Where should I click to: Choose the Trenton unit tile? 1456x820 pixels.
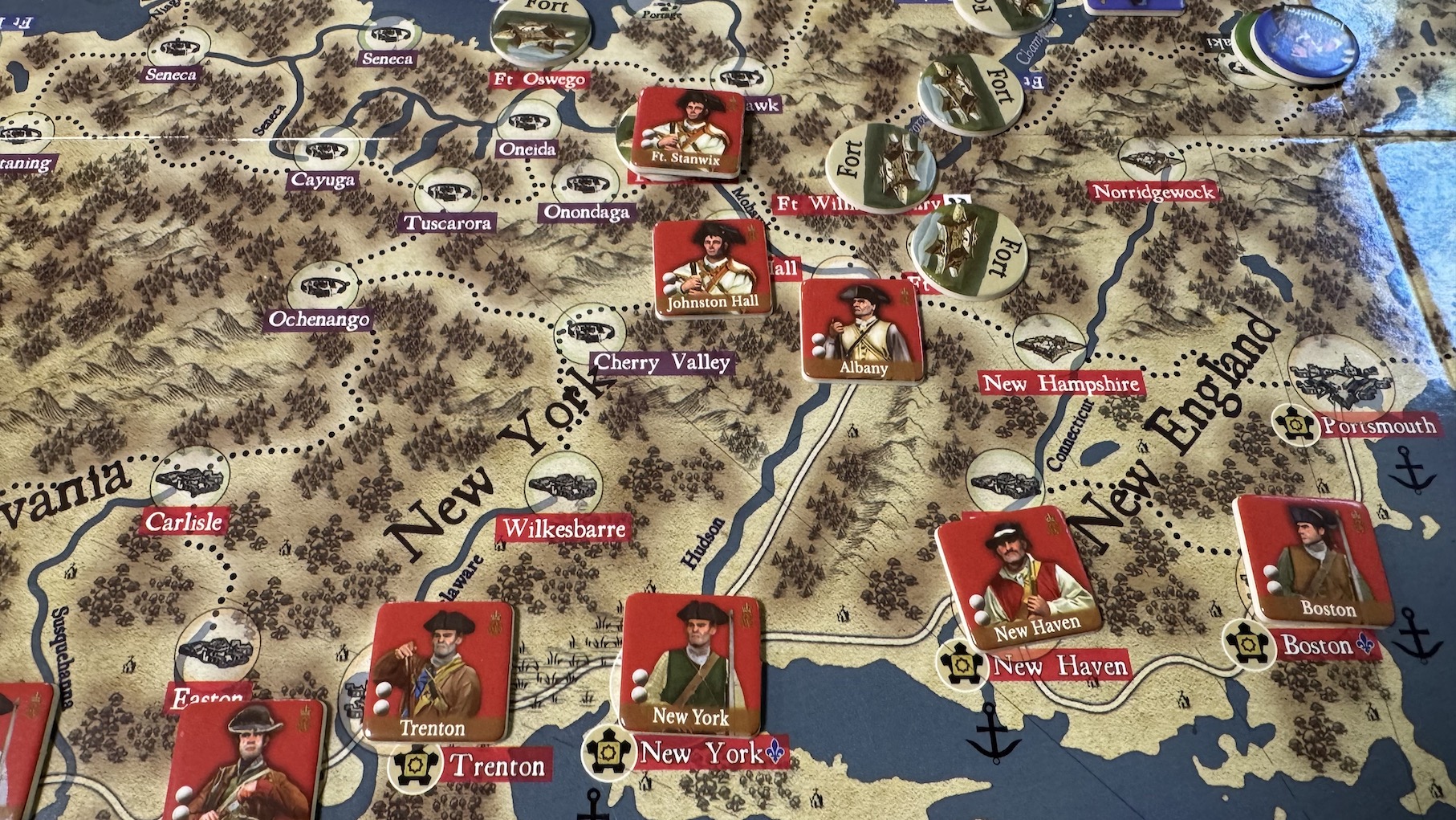click(437, 671)
